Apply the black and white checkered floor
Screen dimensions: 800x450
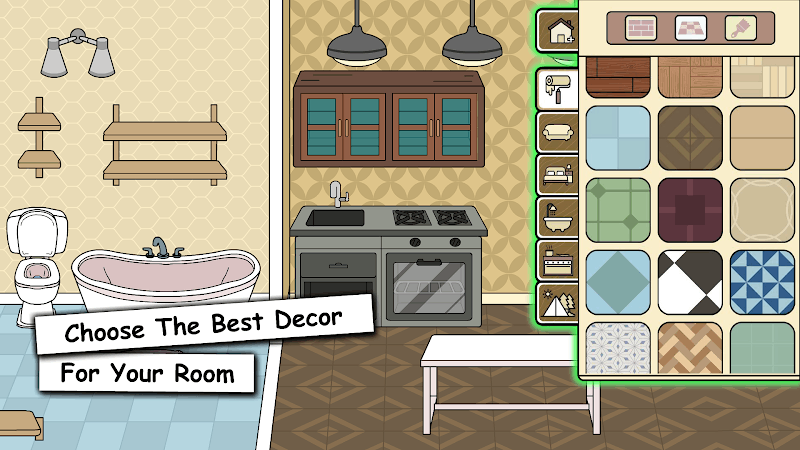pos(690,282)
